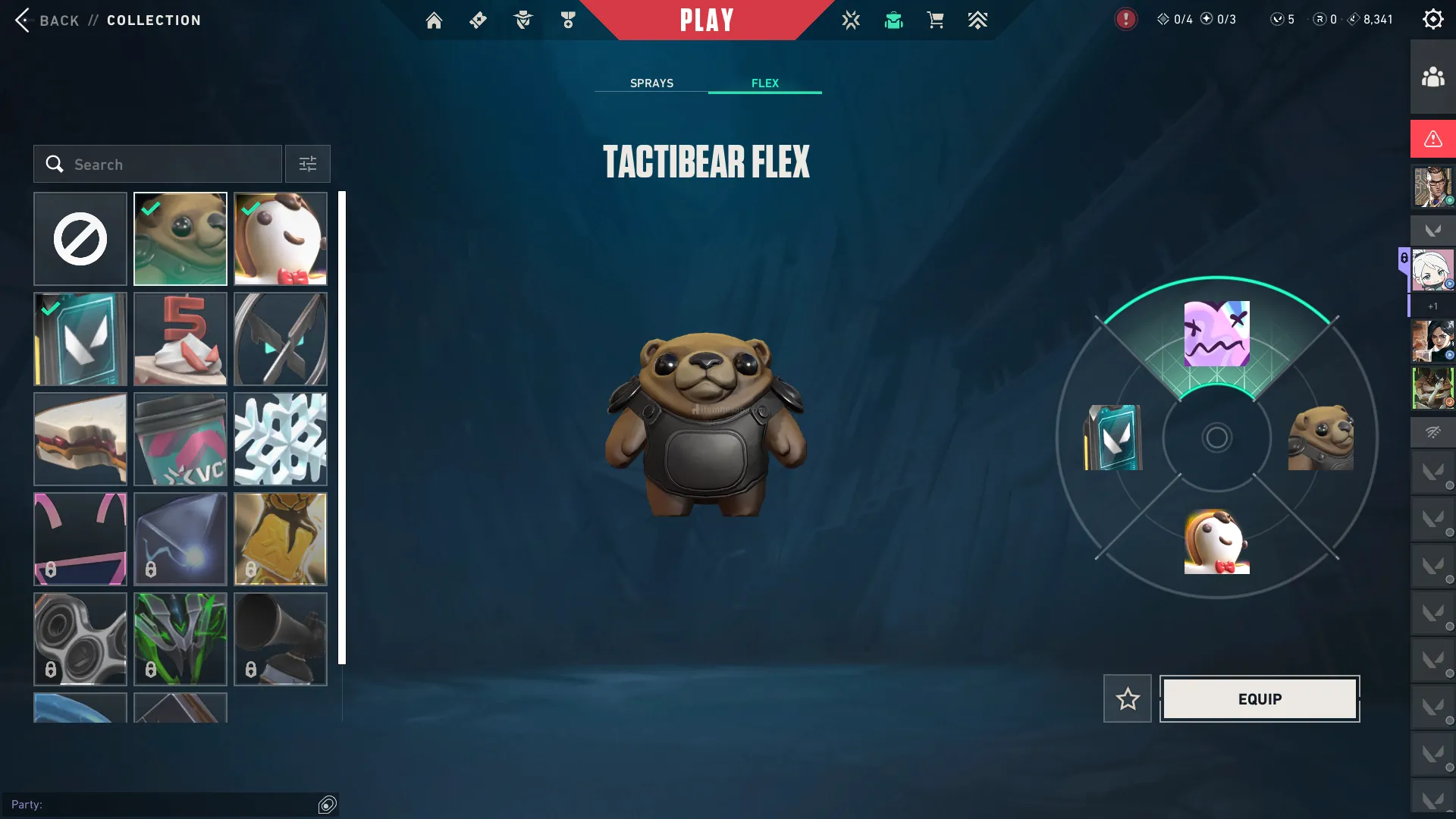This screenshot has width=1456, height=819.
Task: Select the Flex tab
Action: point(764,83)
